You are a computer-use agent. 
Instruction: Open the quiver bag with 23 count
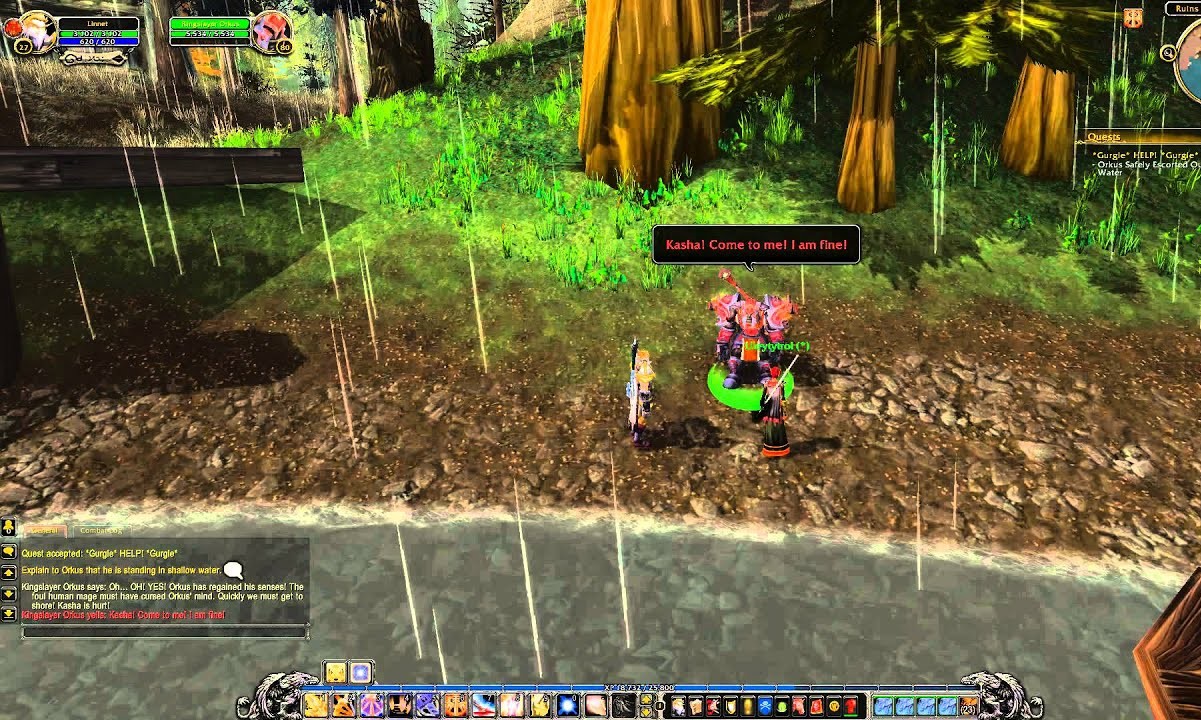point(968,706)
